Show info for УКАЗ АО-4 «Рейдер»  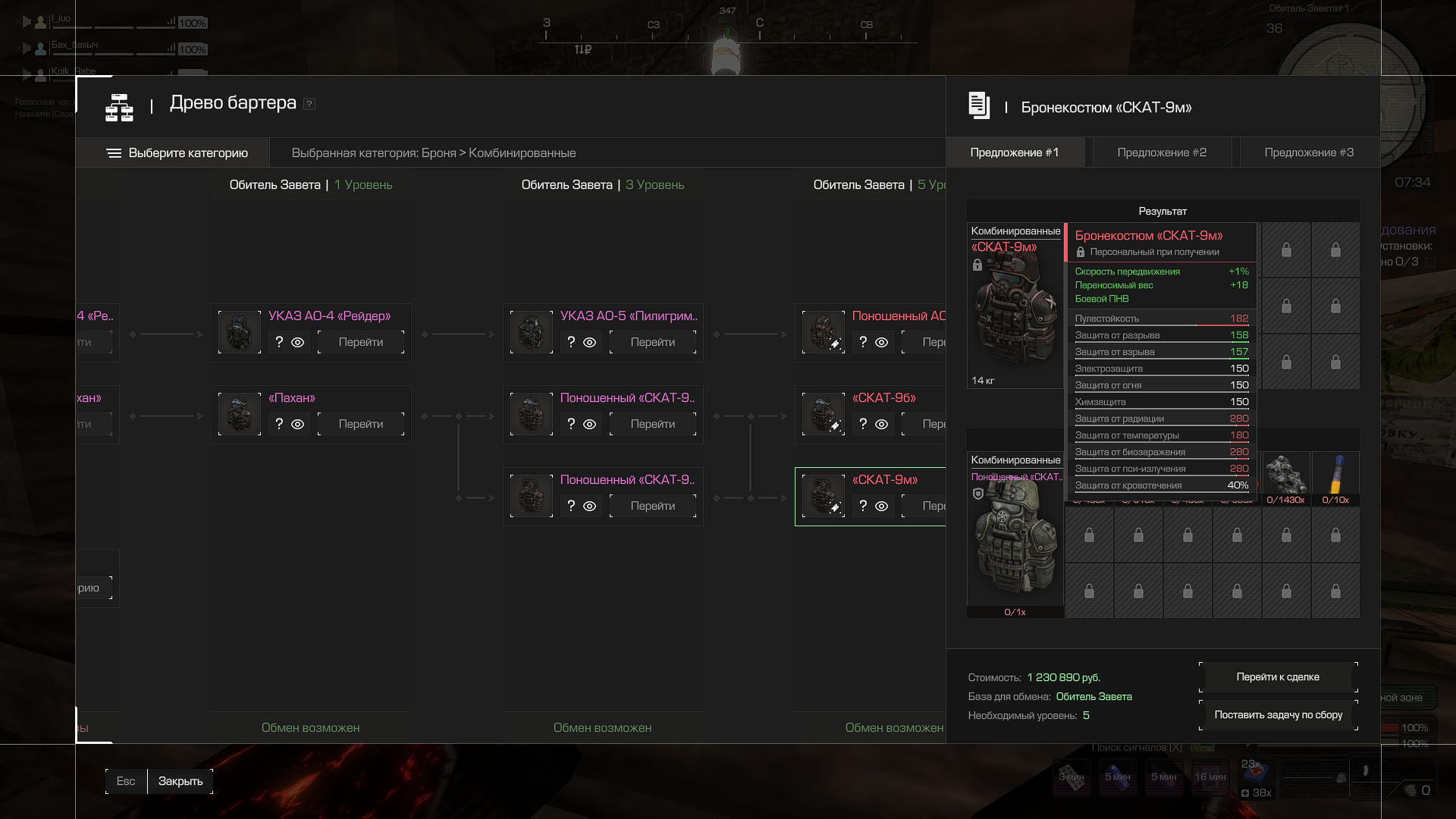tap(279, 343)
